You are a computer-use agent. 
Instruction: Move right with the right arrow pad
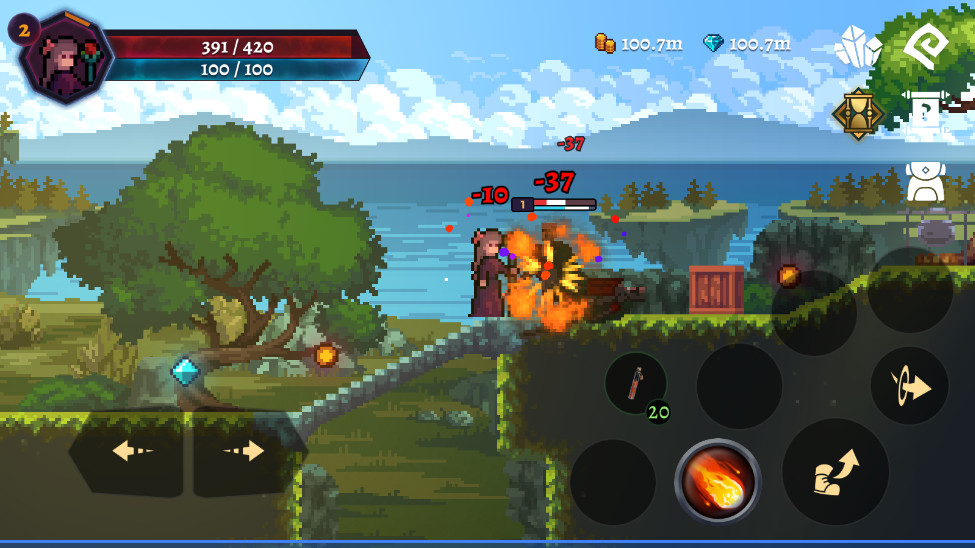[245, 452]
